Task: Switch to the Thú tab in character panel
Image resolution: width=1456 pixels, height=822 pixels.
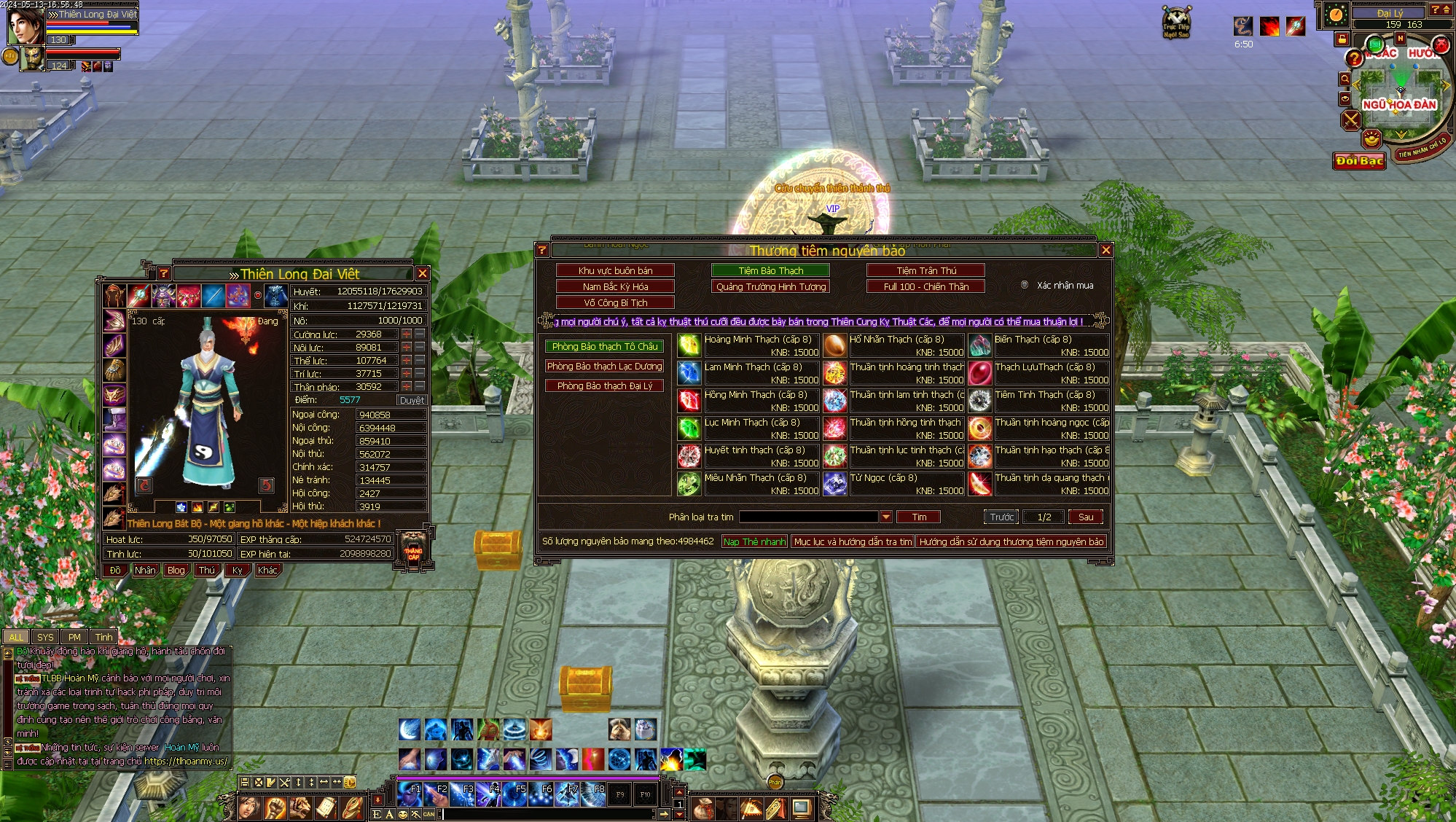Action: 206,570
